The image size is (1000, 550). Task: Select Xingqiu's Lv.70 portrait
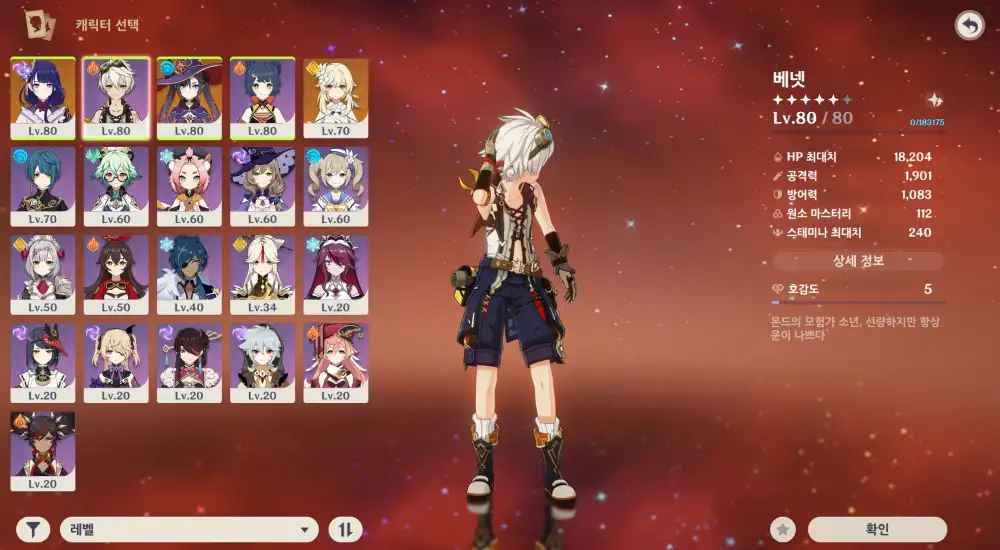click(42, 185)
